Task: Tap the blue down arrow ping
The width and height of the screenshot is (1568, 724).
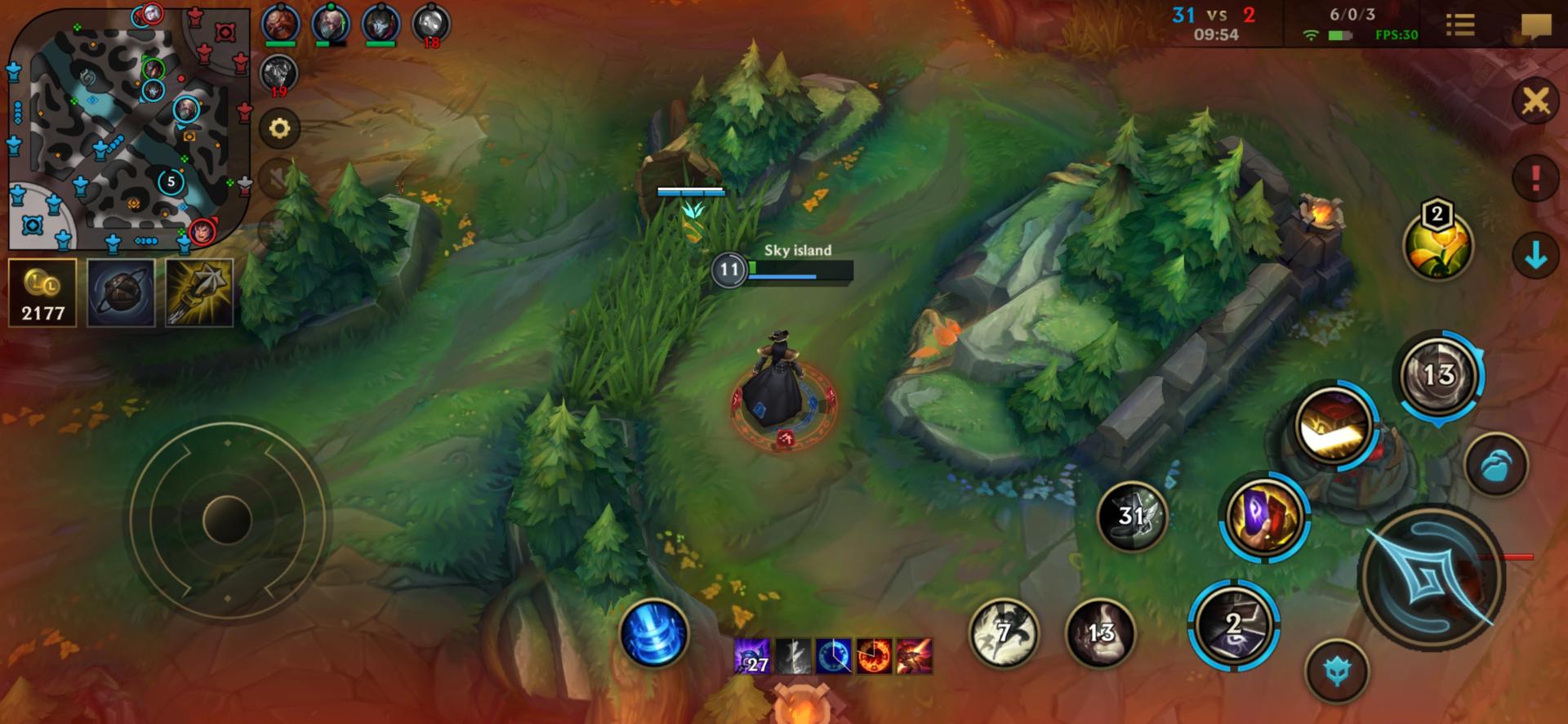Action: click(1535, 256)
